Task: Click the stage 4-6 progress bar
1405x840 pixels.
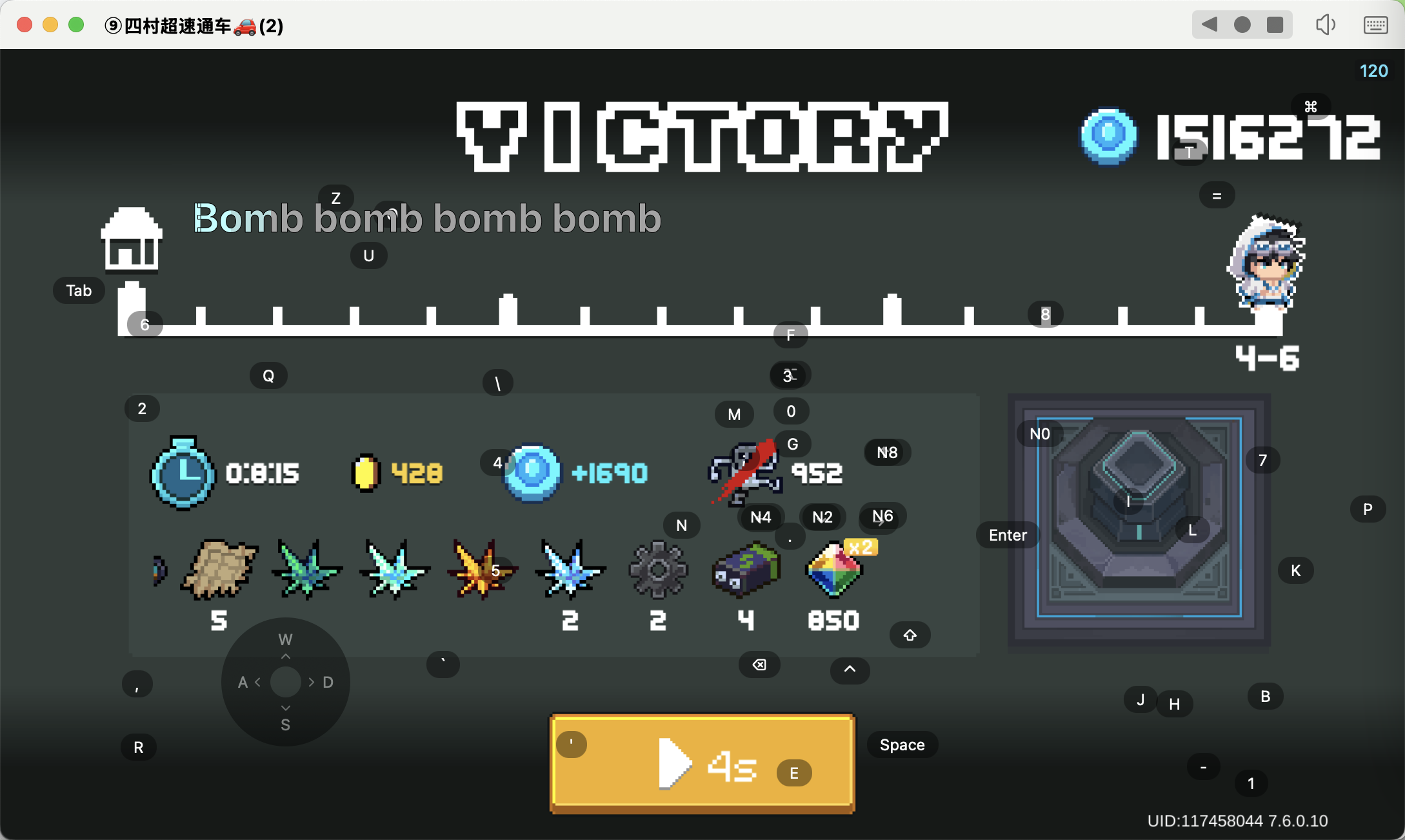Action: point(710,329)
